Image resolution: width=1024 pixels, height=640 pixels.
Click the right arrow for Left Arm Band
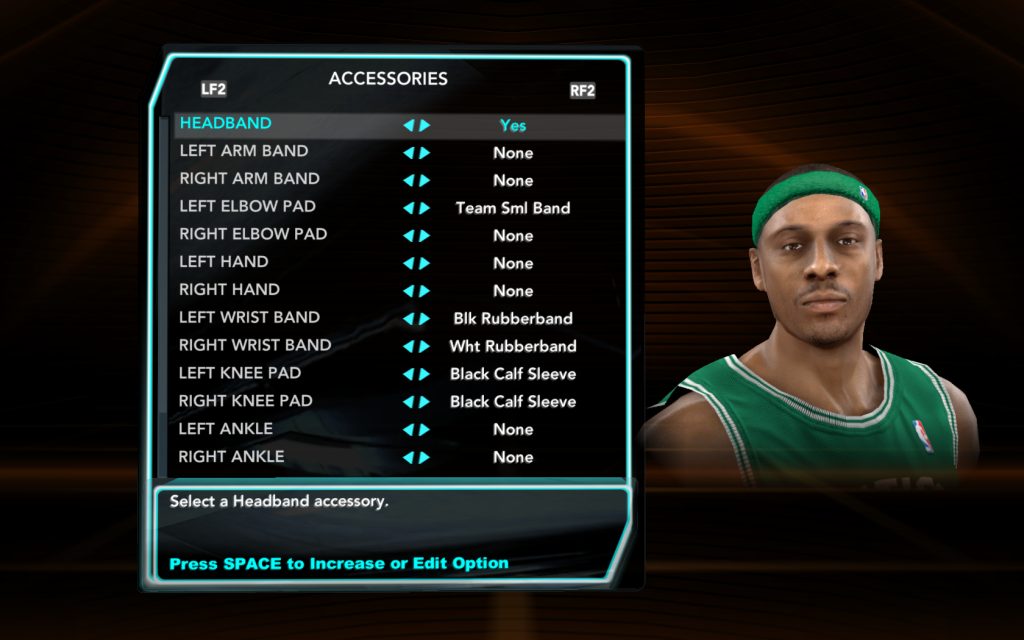425,153
